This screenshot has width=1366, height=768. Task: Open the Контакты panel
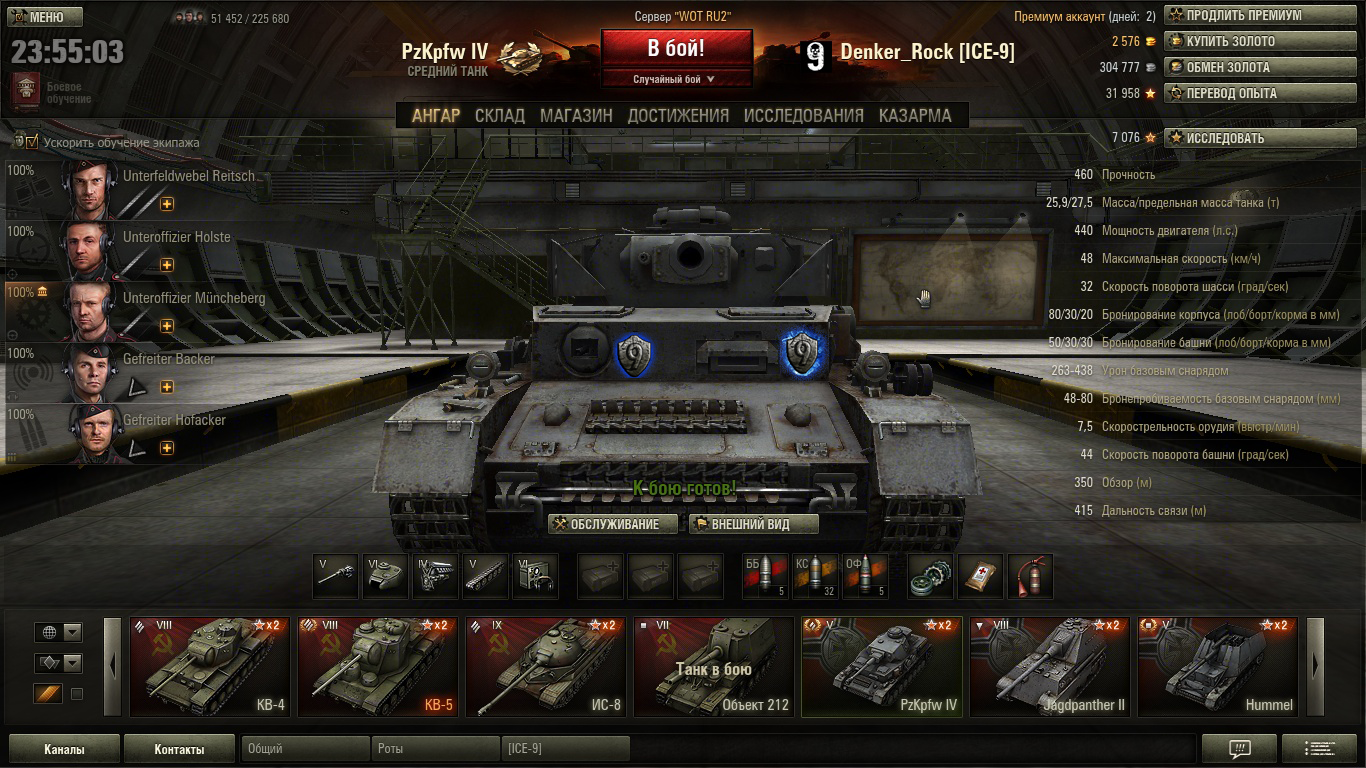click(179, 749)
